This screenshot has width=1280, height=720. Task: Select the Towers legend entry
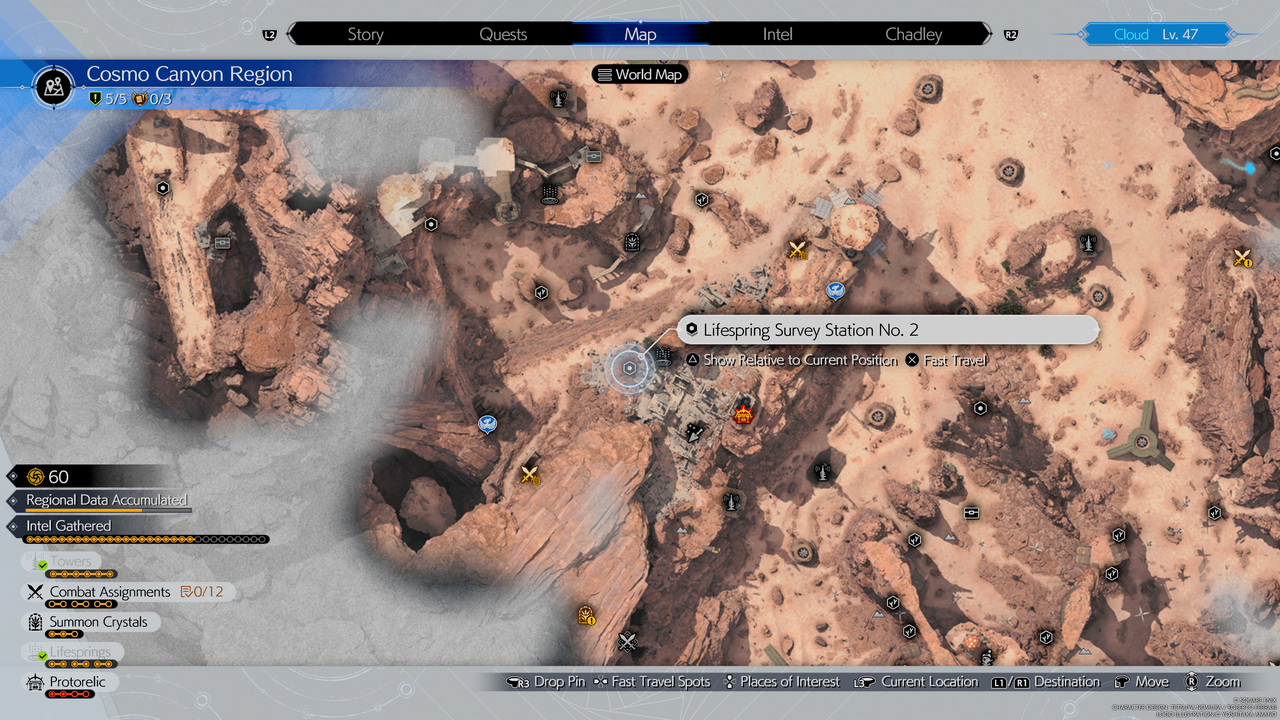[x=72, y=562]
